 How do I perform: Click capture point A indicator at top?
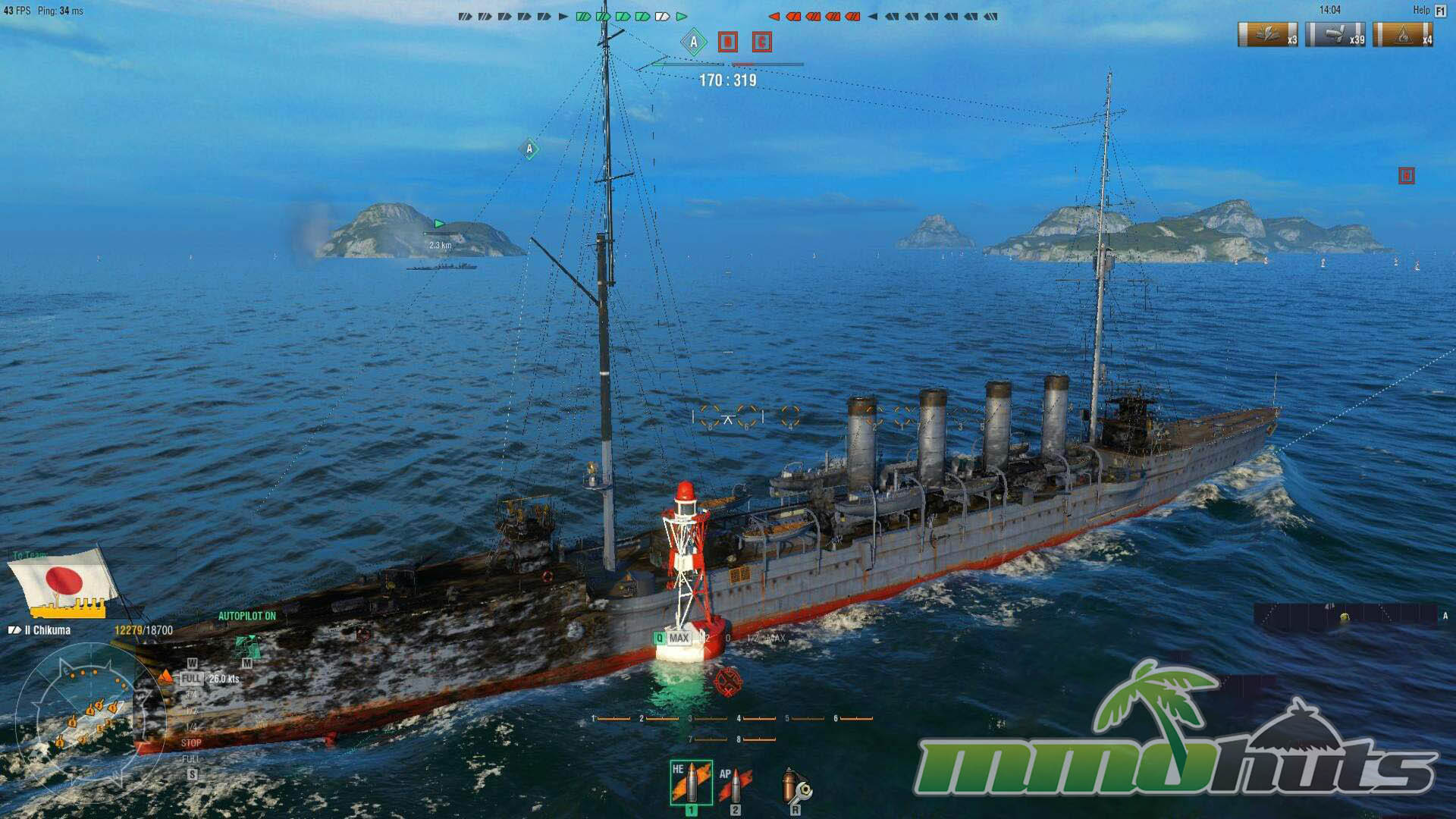point(693,42)
